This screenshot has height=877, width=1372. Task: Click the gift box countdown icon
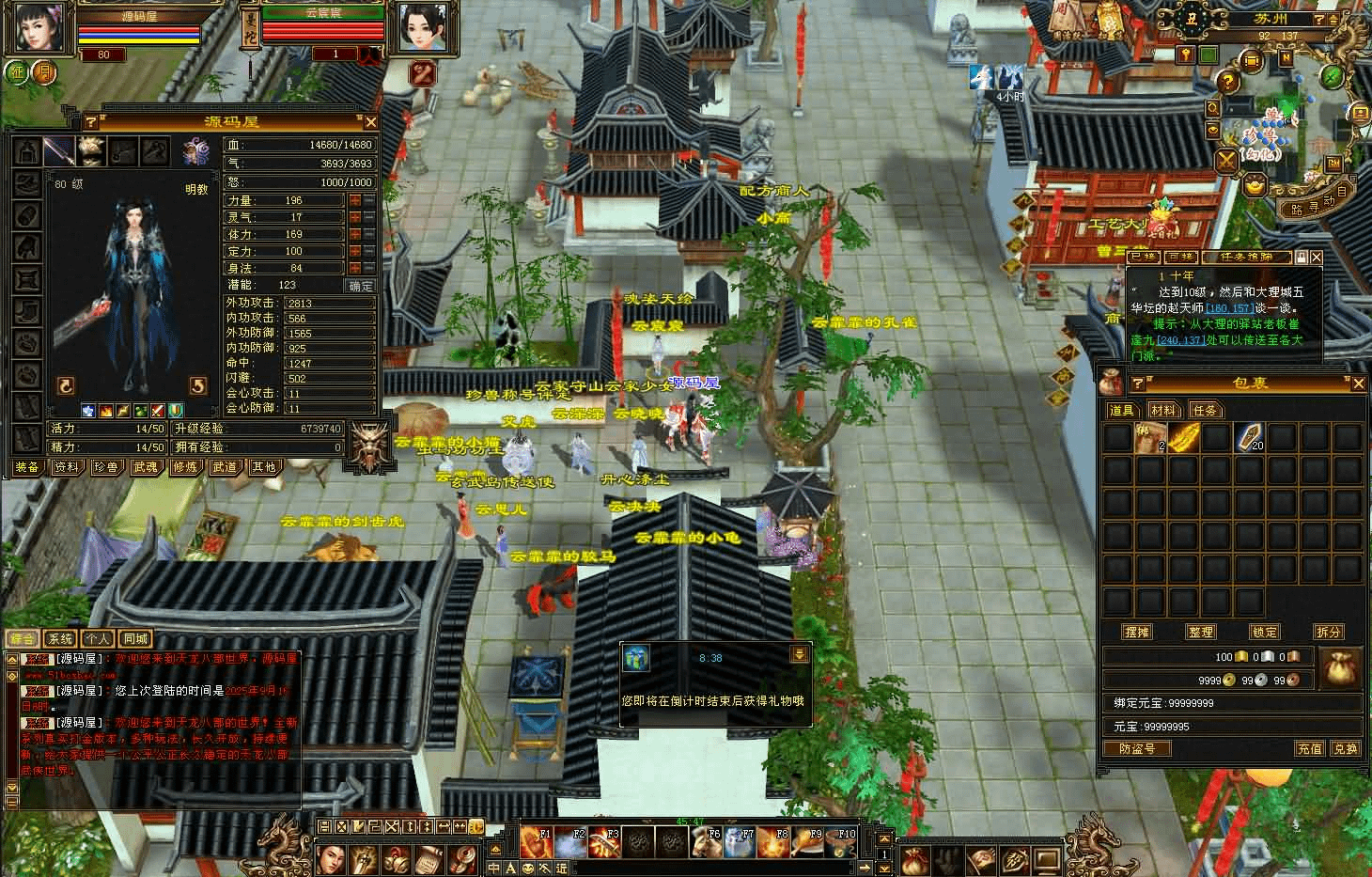637,658
